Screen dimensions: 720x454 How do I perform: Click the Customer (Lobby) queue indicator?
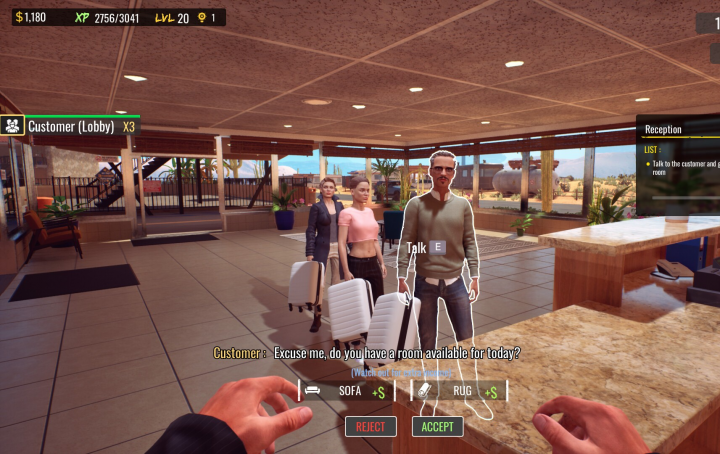[x=70, y=126]
